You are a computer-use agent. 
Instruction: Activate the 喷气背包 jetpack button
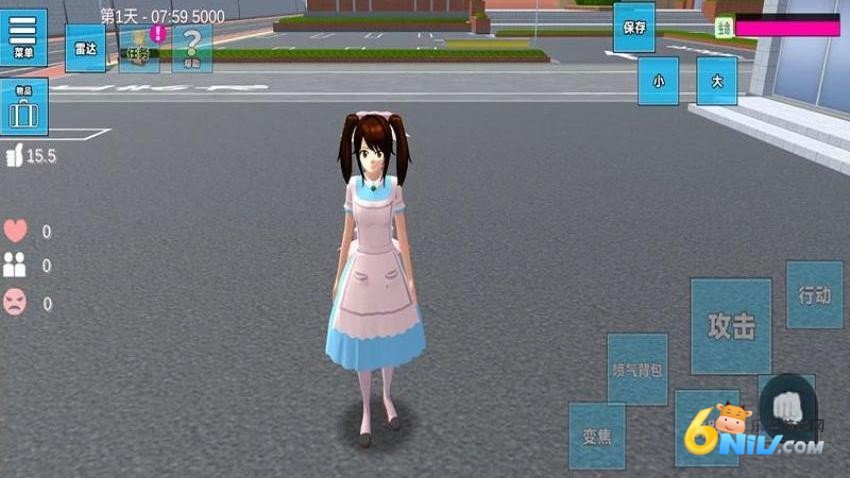(637, 369)
